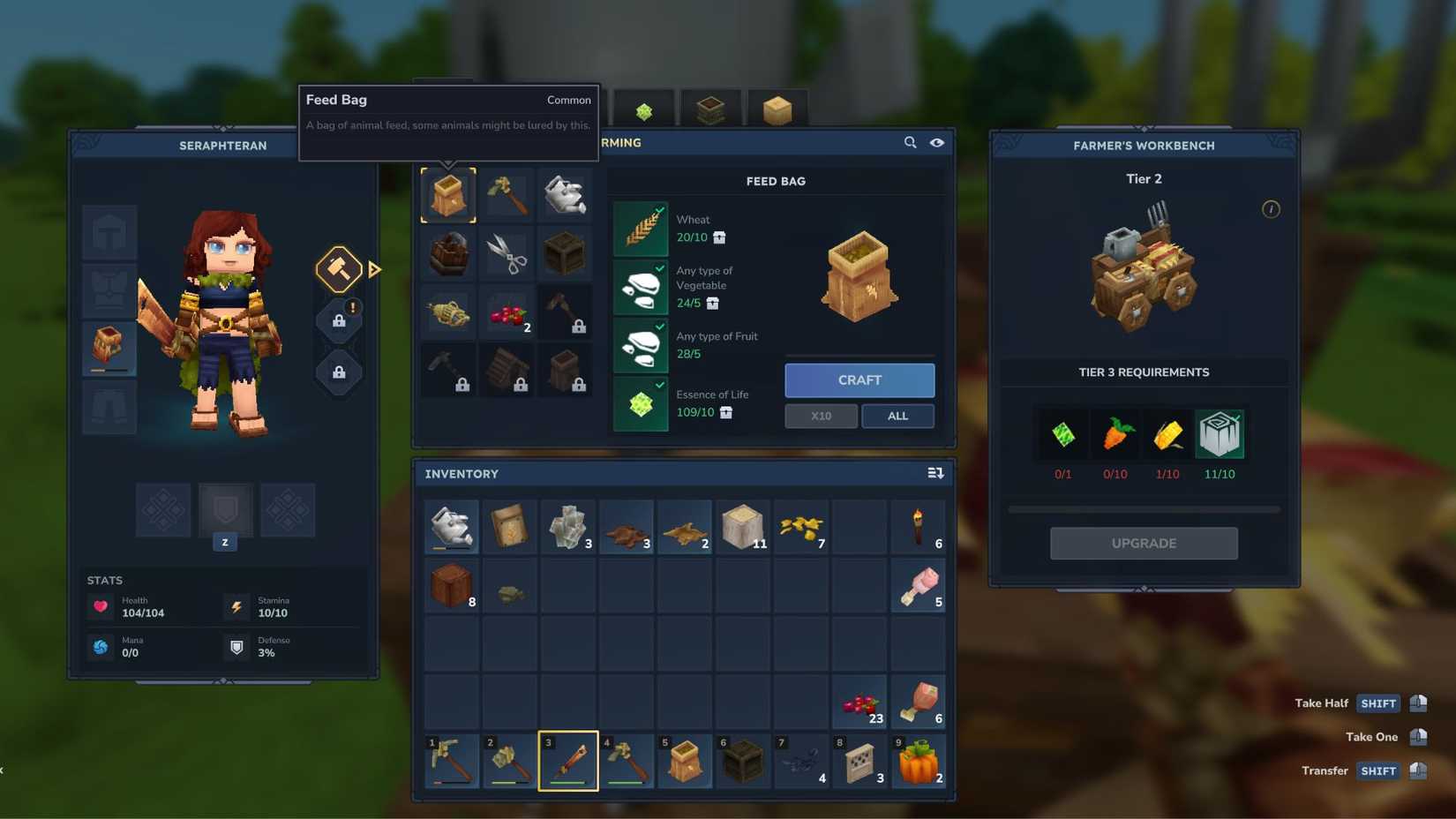Switch to the Essence of Life tab
1456x819 pixels.
(x=645, y=108)
